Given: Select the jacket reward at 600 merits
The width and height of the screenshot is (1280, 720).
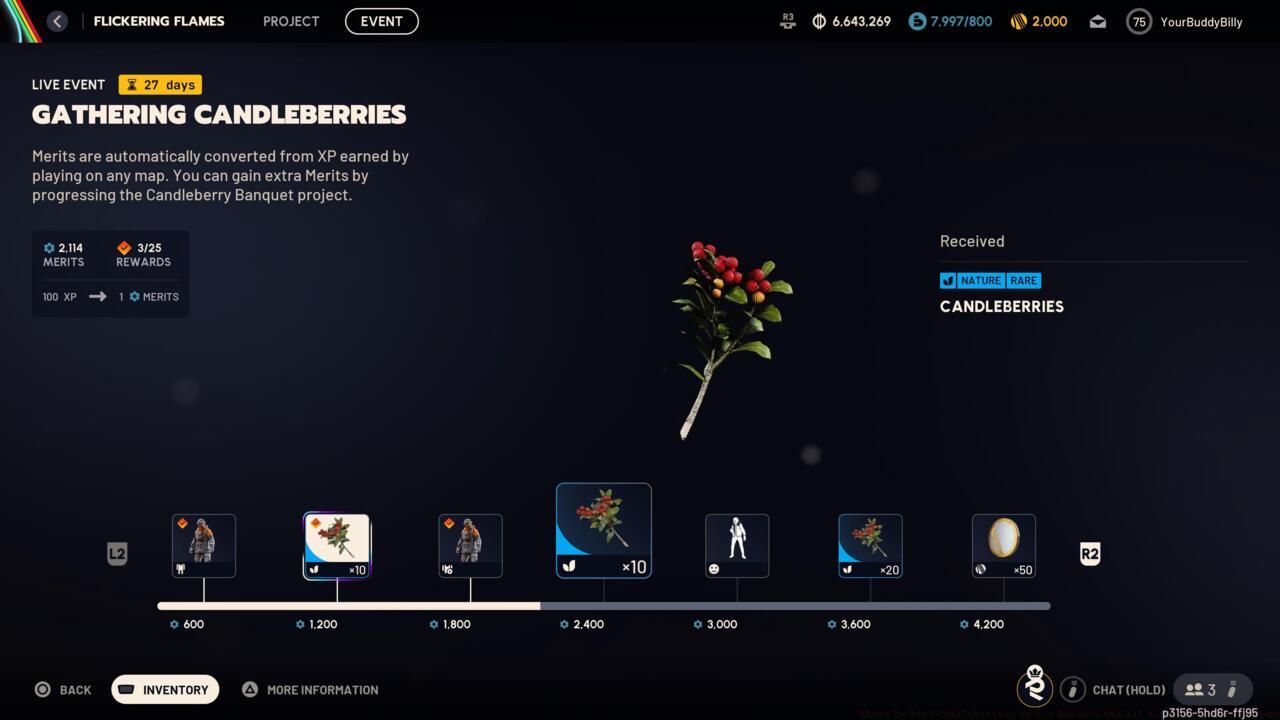Looking at the screenshot, I should [x=204, y=545].
